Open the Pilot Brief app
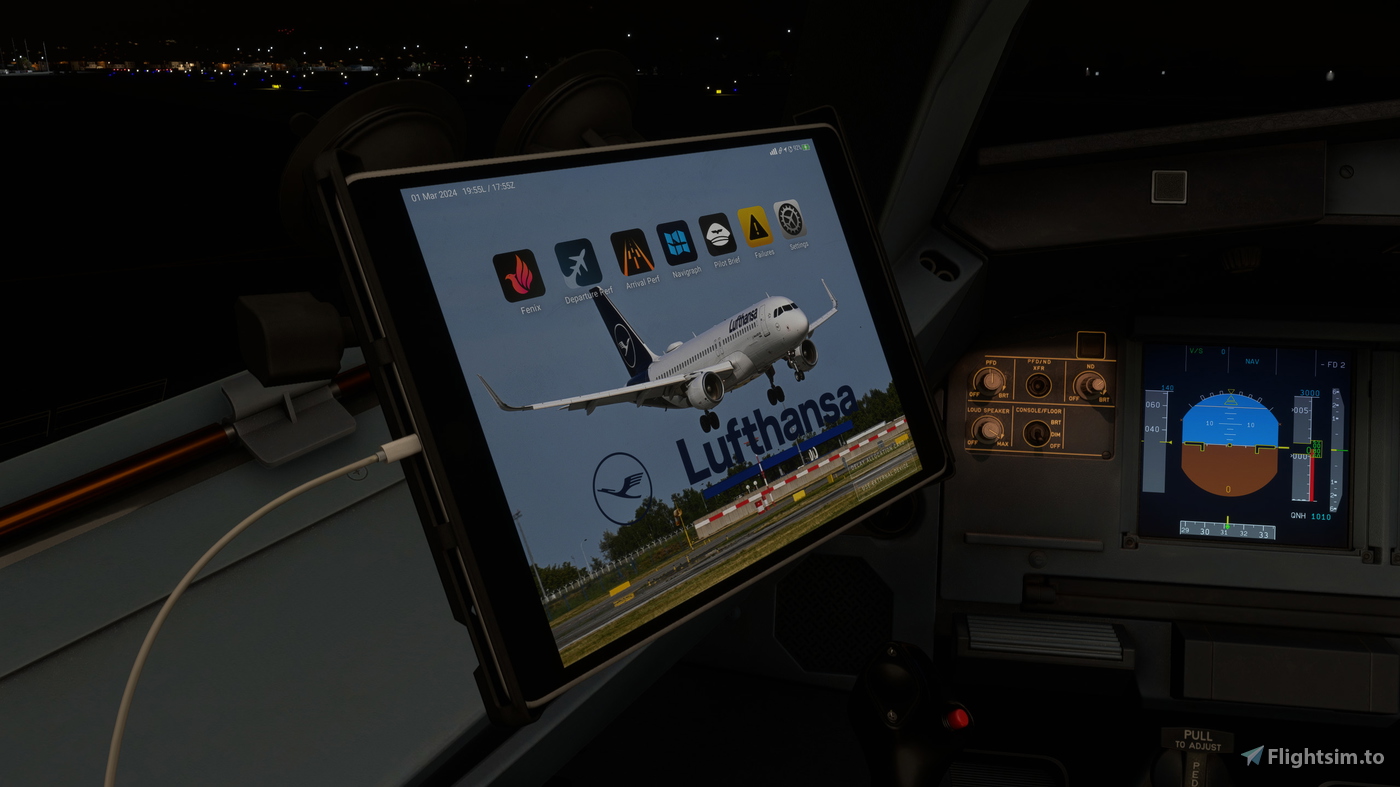Screen dimensions: 1400x787 716,234
